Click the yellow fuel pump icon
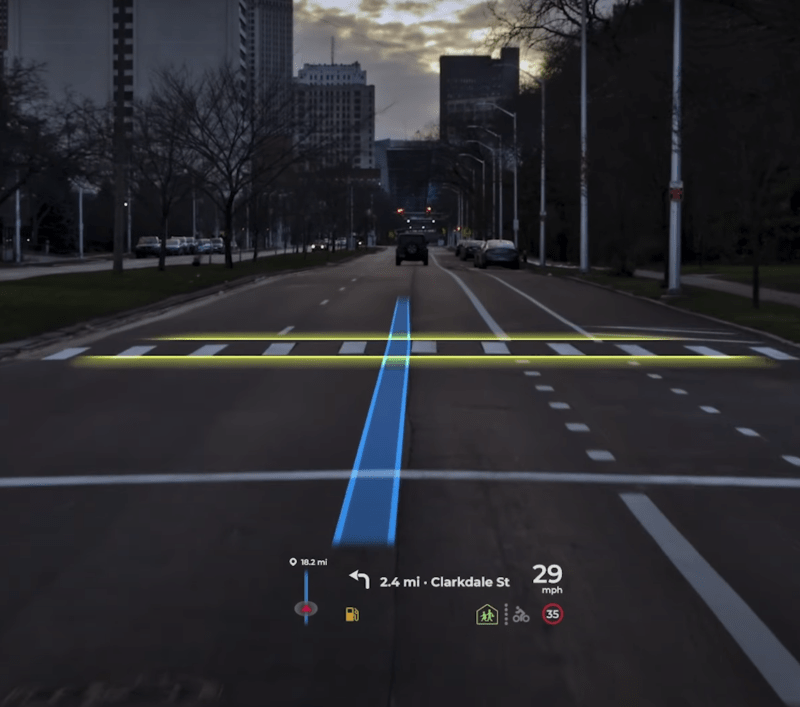 click(x=351, y=613)
